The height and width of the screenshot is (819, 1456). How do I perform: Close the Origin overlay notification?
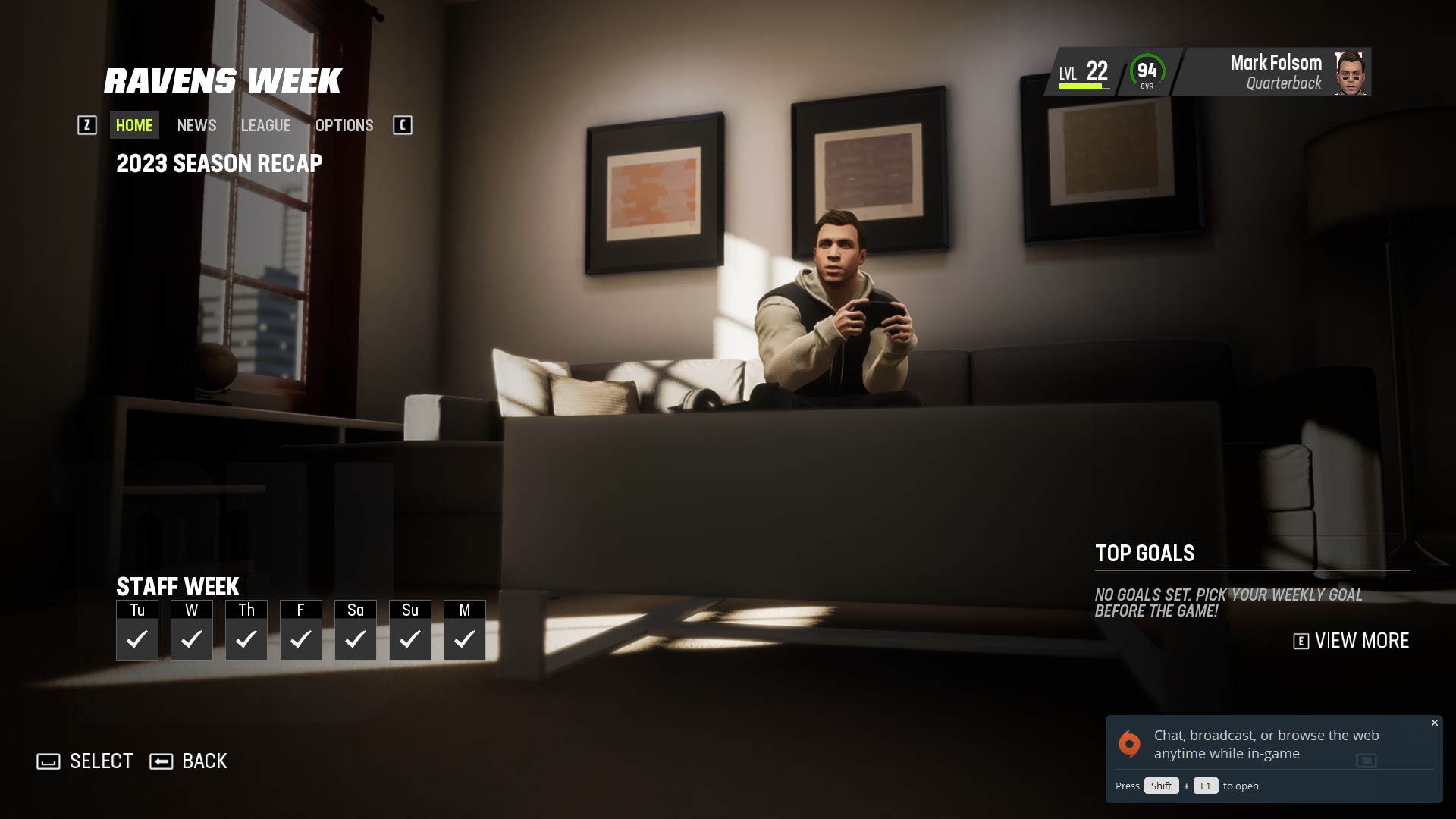[1434, 723]
